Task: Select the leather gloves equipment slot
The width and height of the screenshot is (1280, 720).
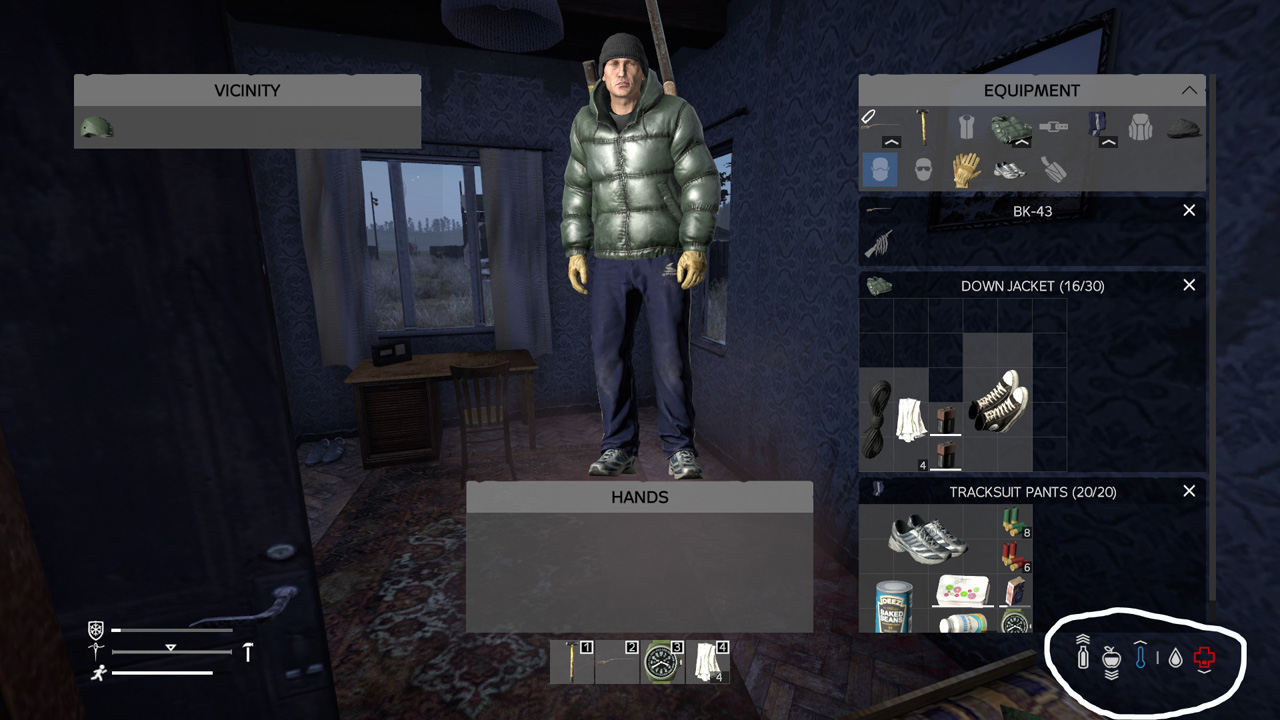Action: [x=967, y=169]
